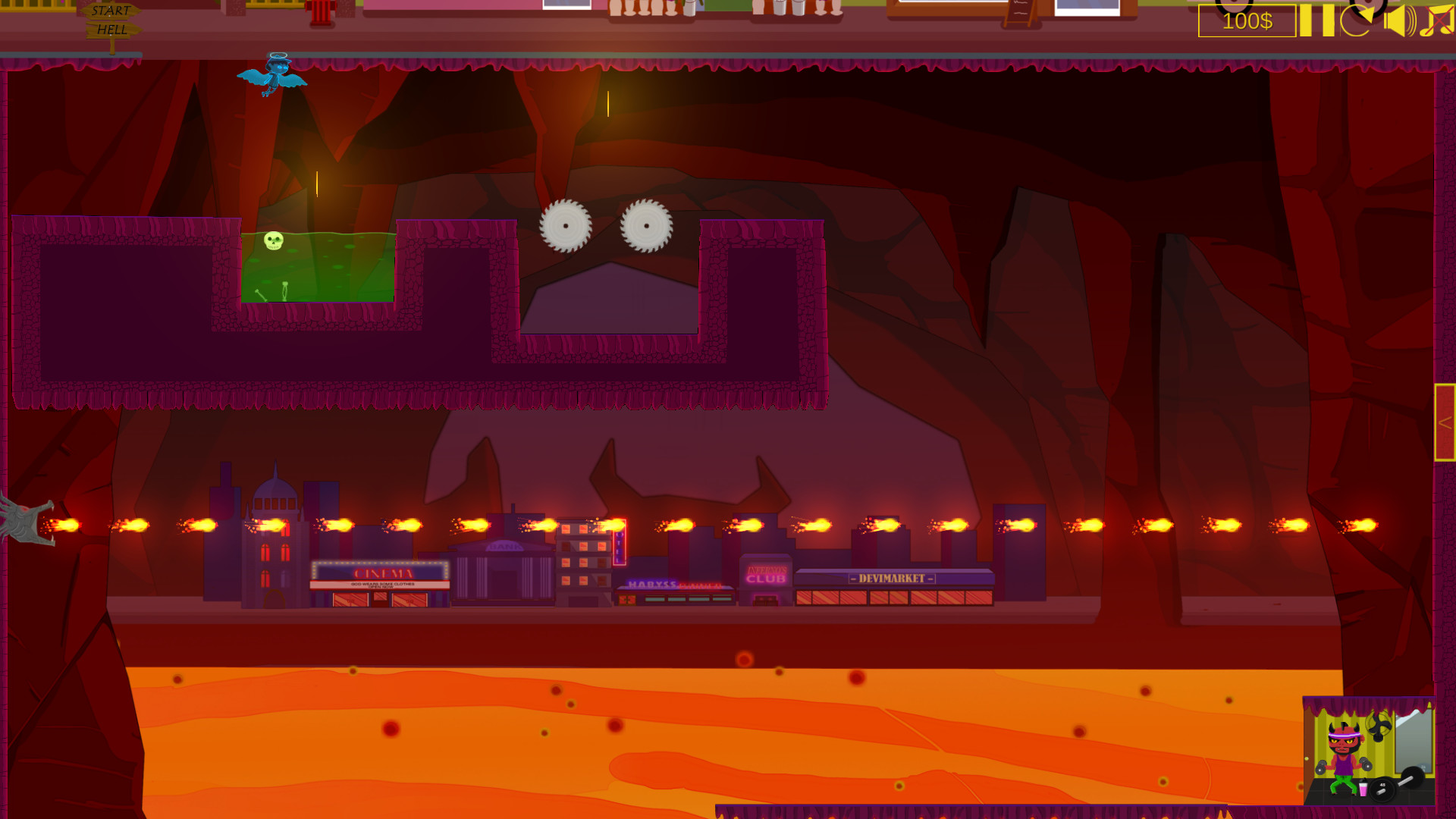Unmute the crossed-out music note
The width and height of the screenshot is (1456, 819).
(1438, 21)
